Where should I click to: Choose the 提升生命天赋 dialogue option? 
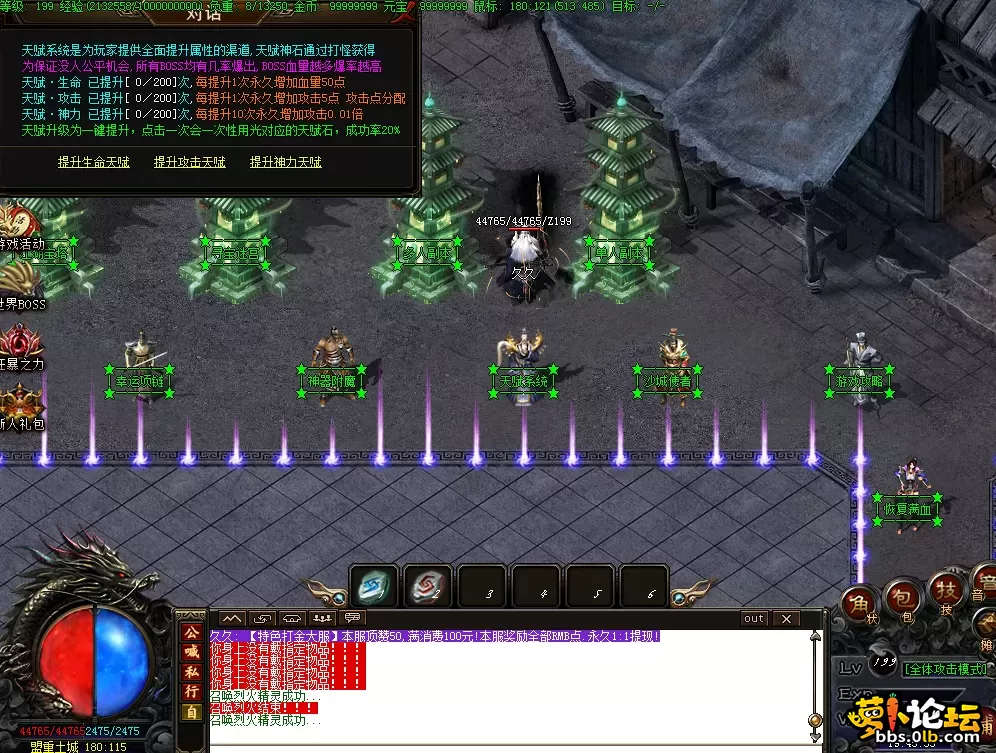[94, 162]
